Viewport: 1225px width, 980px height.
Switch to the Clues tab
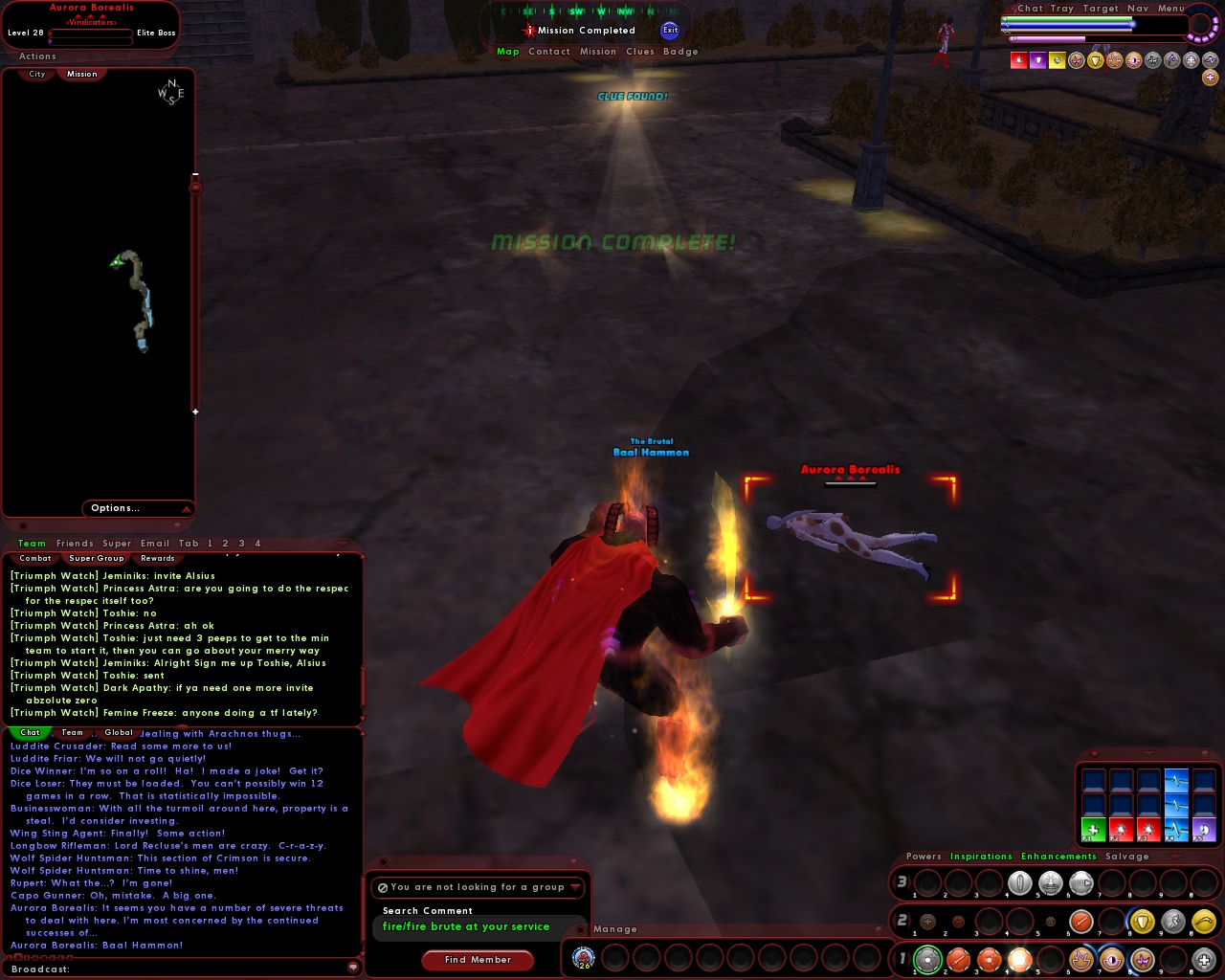click(640, 51)
